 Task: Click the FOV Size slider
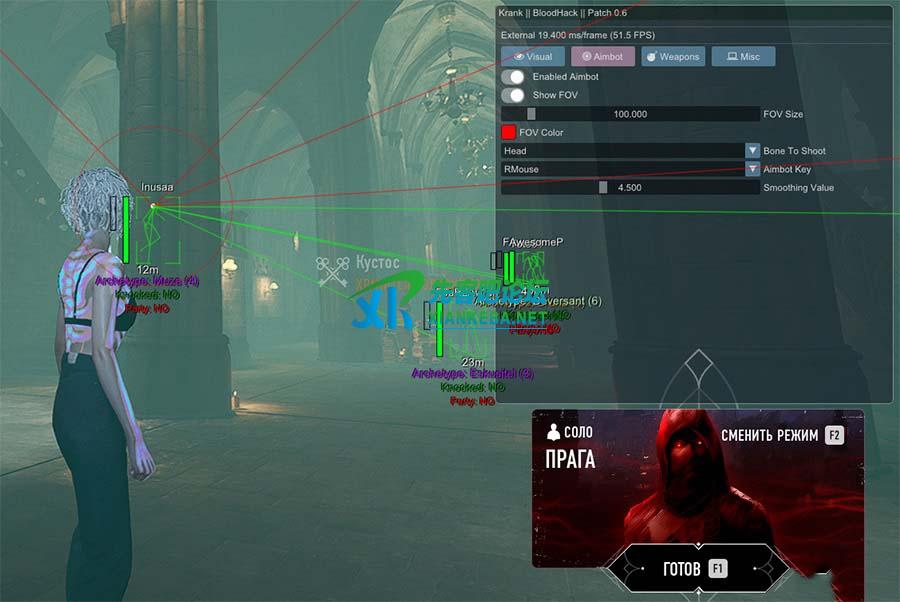(630, 114)
